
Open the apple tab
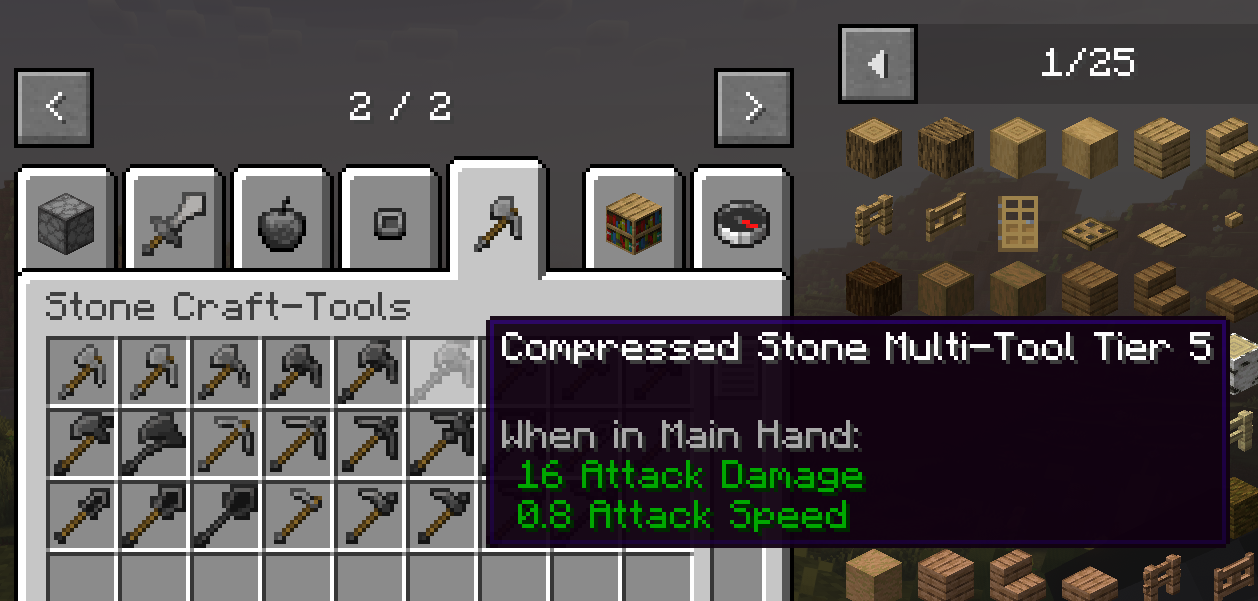point(282,222)
